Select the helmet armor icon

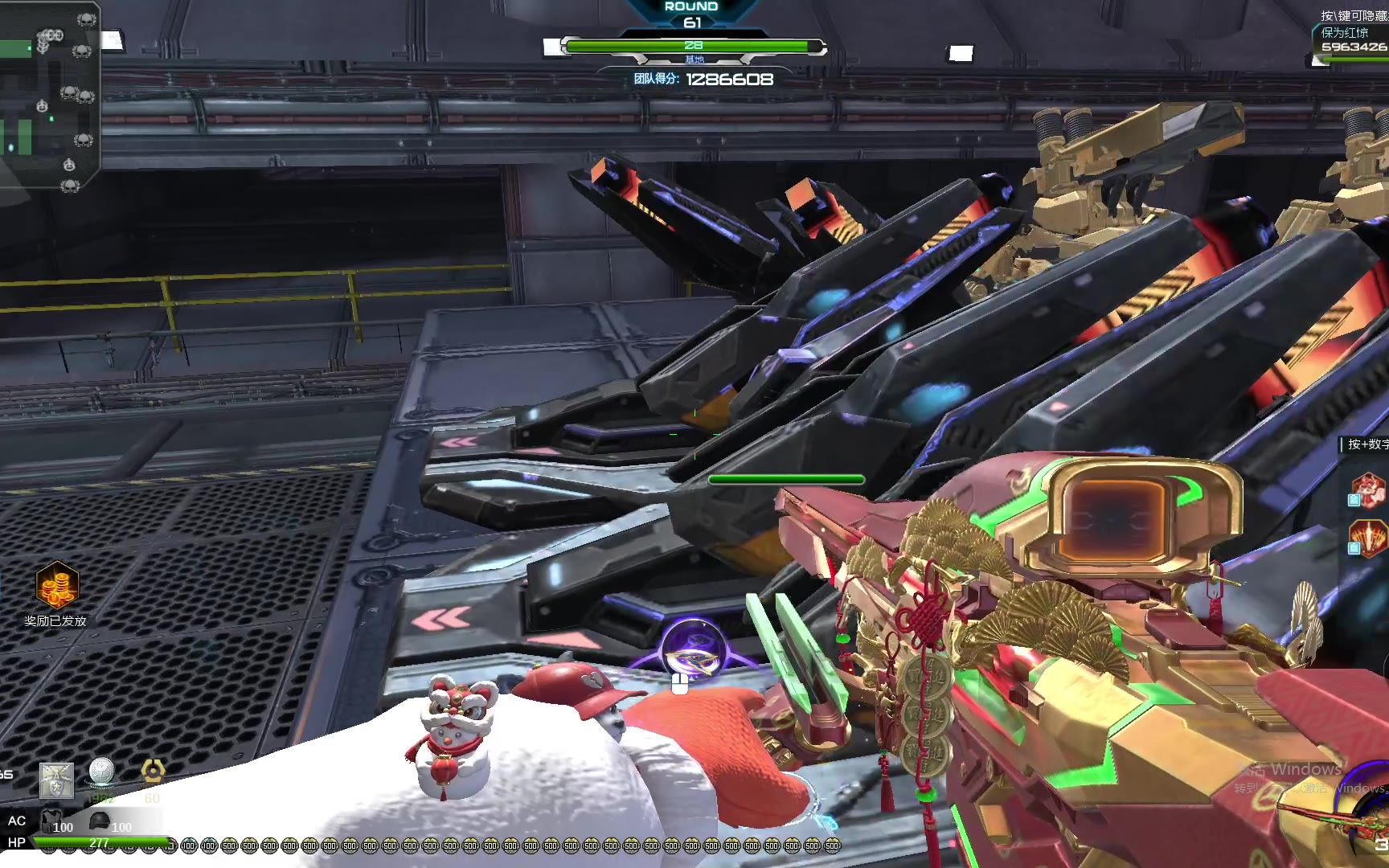coord(100,821)
